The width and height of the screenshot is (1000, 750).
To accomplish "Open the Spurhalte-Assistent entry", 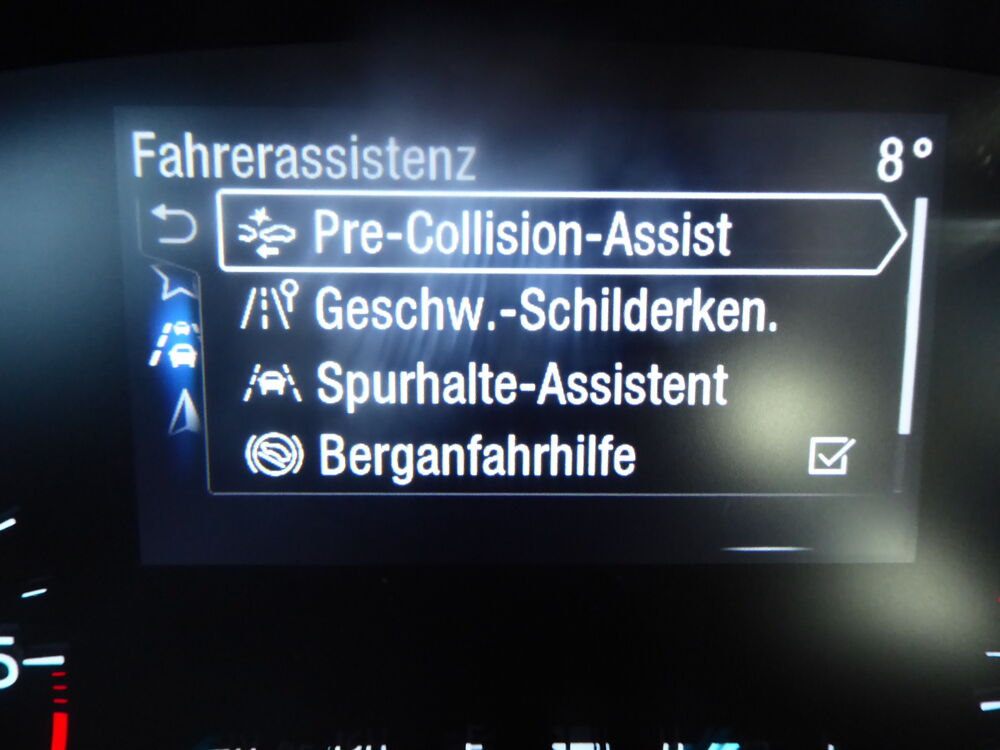I will pyautogui.click(x=520, y=384).
